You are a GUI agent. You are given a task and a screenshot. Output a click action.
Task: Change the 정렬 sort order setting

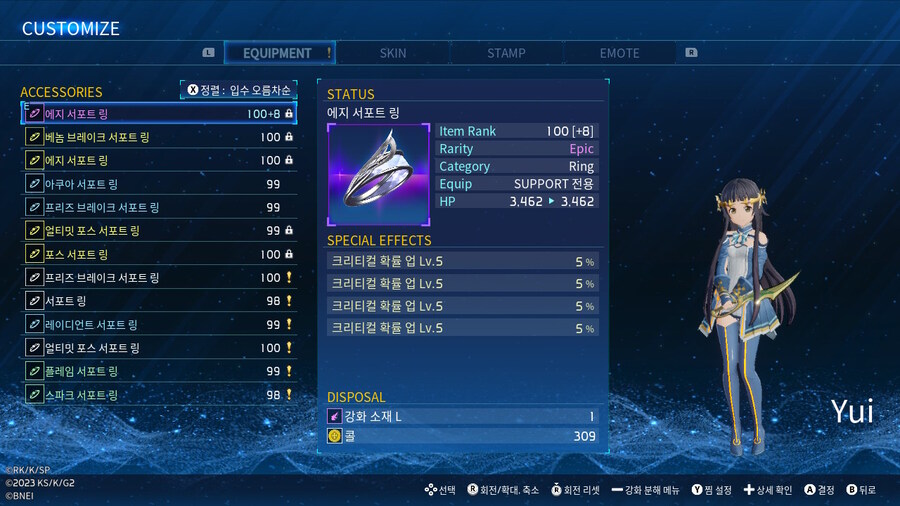(x=238, y=90)
